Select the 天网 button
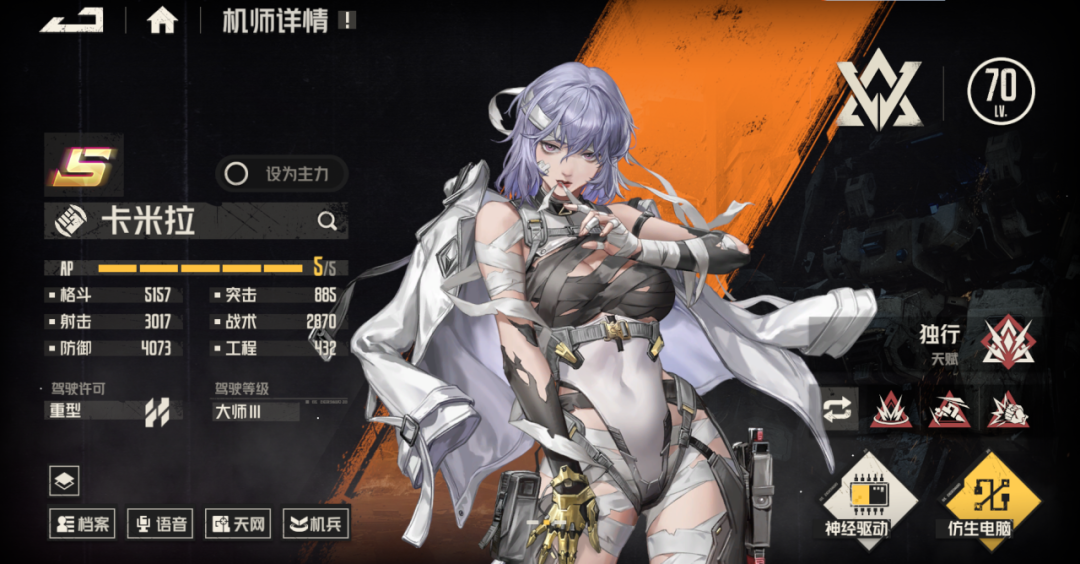 point(238,523)
